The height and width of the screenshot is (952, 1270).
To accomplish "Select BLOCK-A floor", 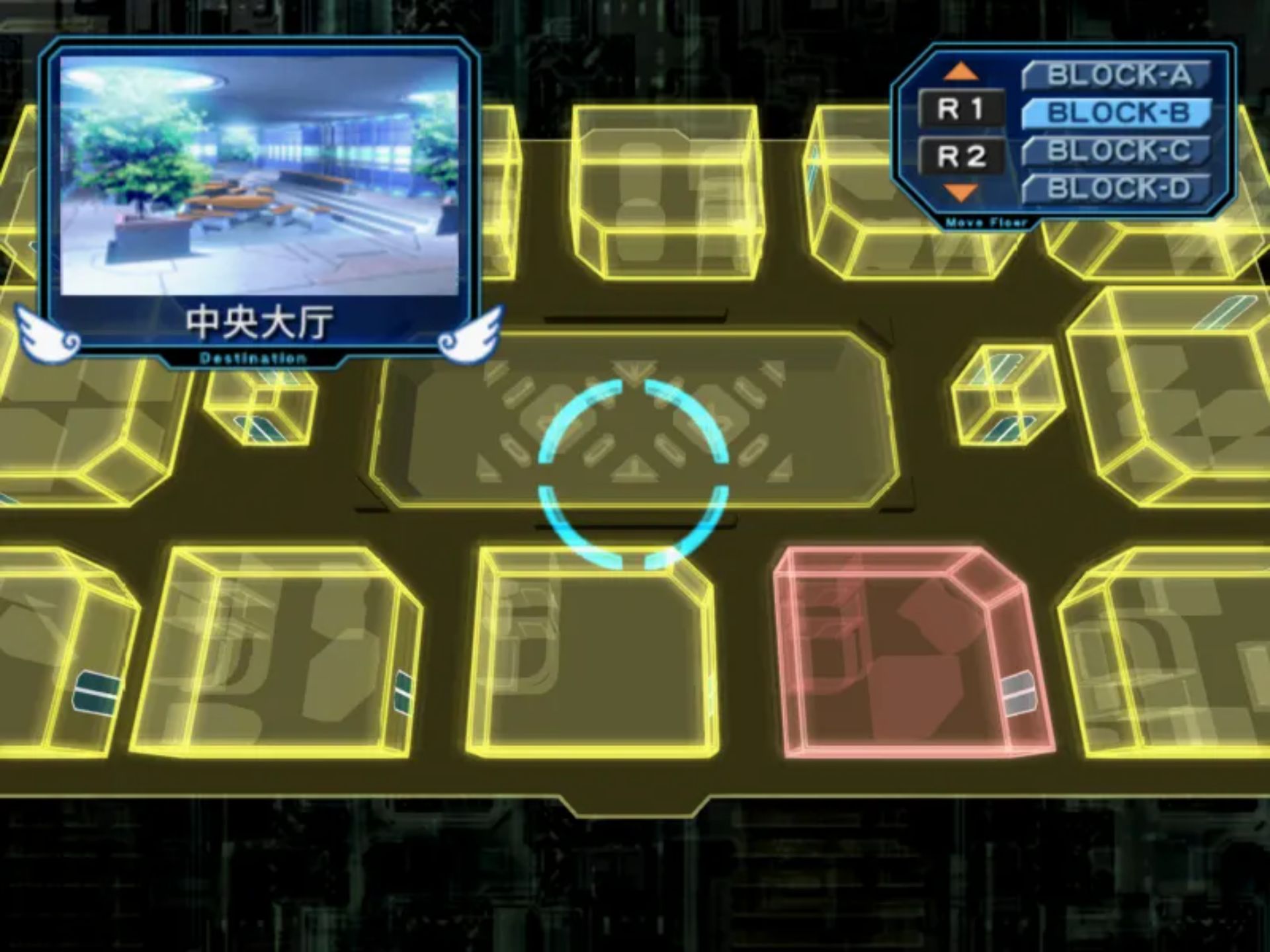I will tap(1117, 75).
